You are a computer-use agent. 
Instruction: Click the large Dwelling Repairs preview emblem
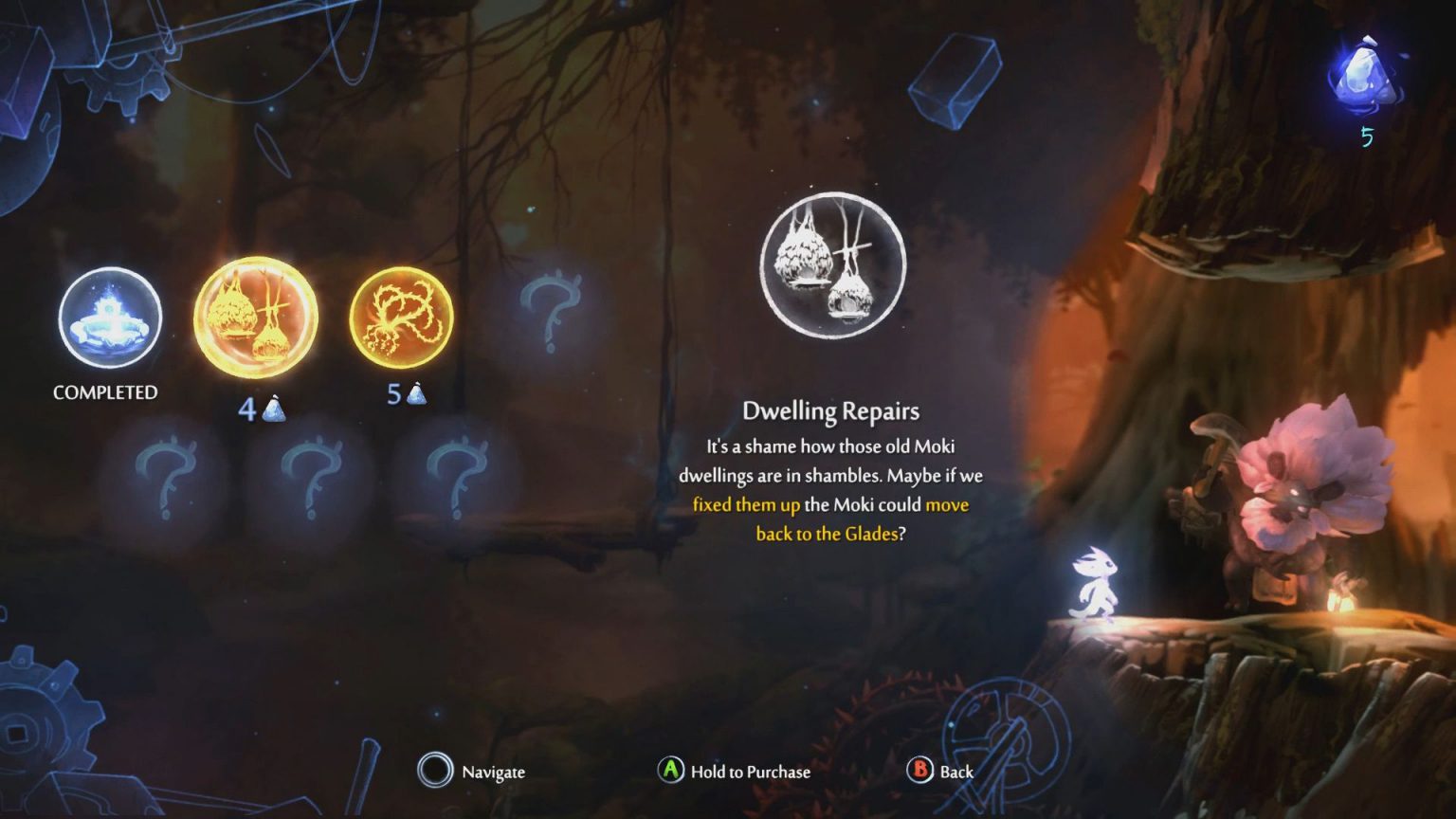[832, 265]
